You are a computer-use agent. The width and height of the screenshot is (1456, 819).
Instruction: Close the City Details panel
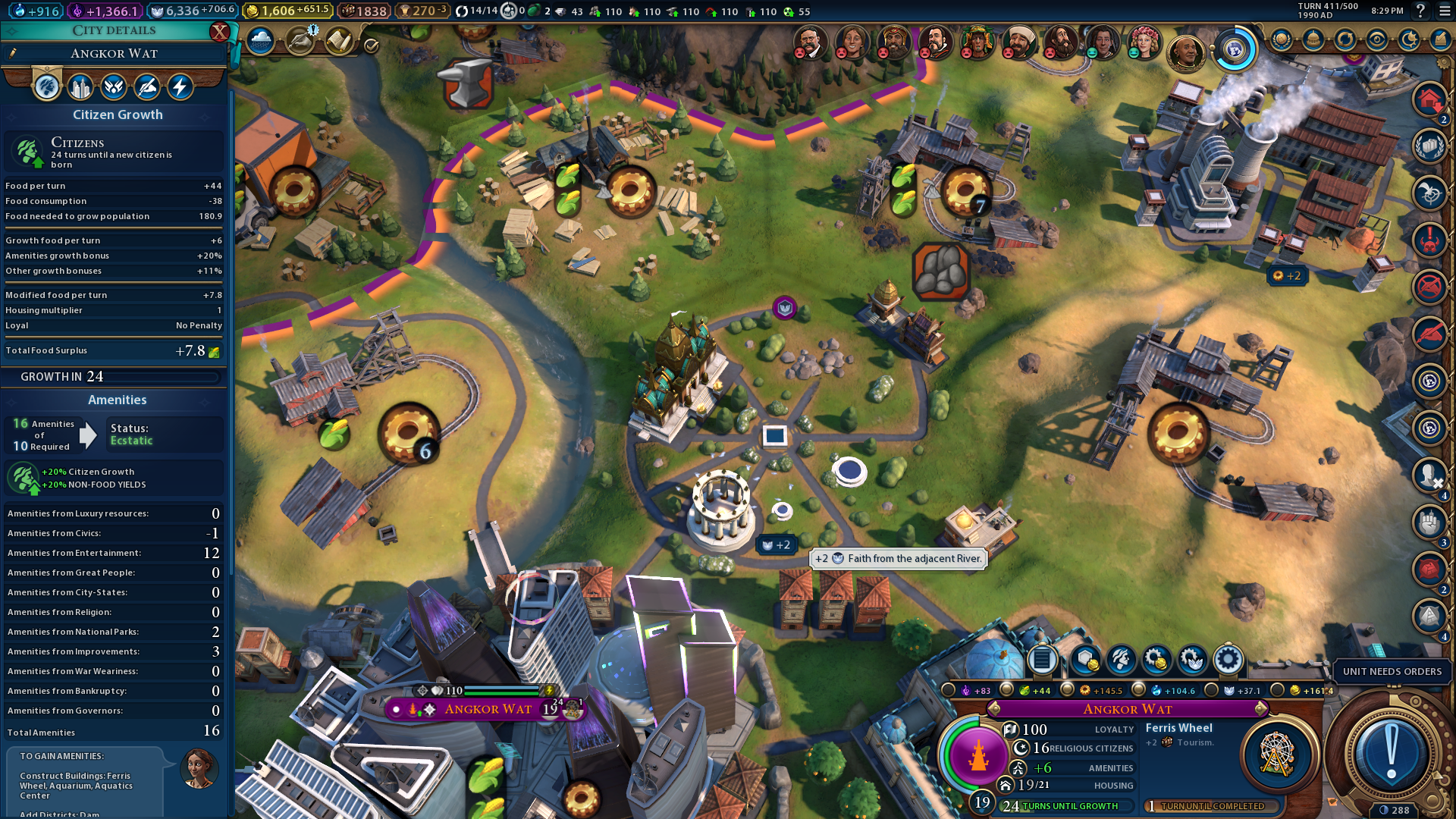219,32
